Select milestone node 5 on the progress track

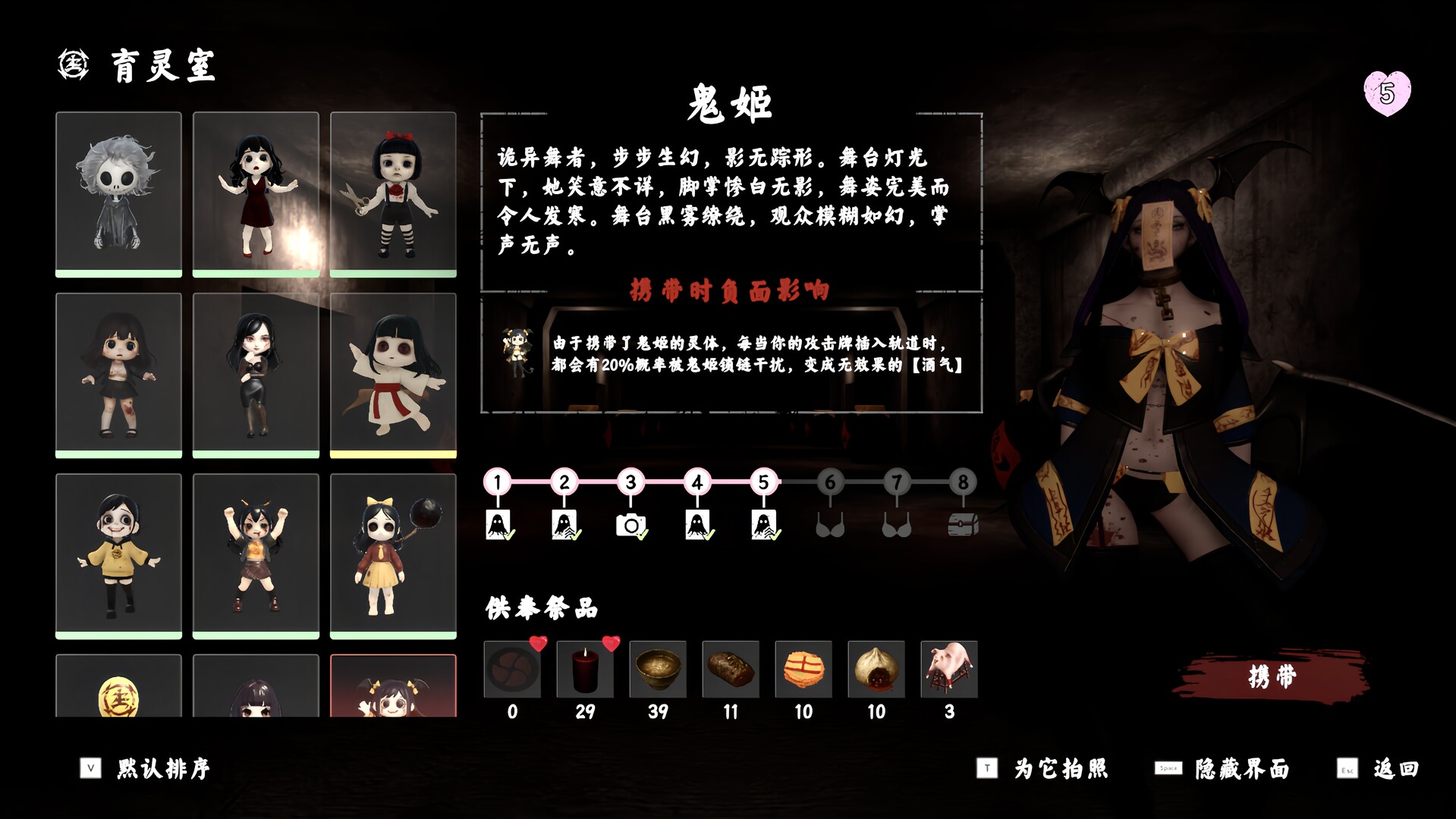(x=764, y=482)
